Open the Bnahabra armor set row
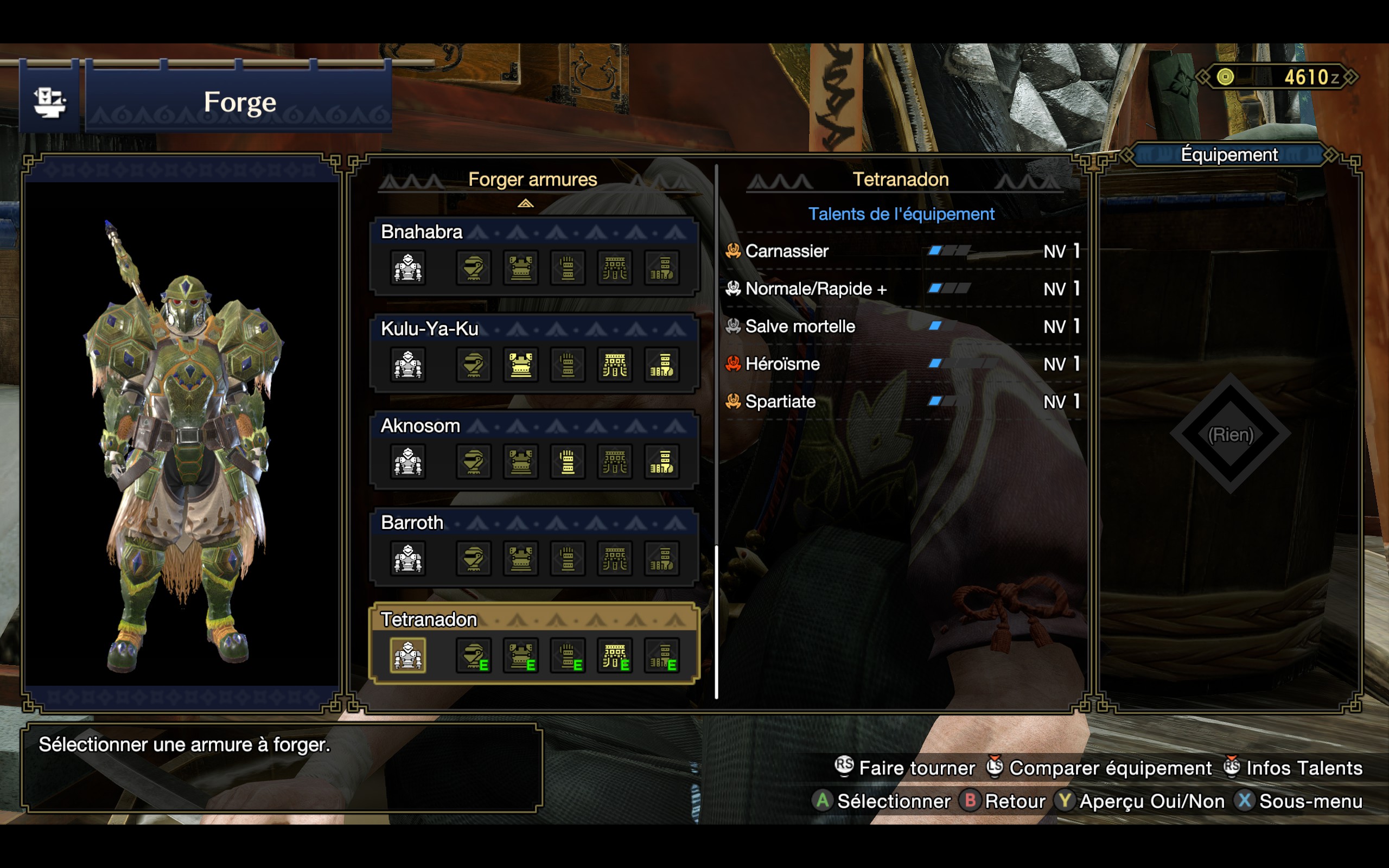 coord(421,232)
